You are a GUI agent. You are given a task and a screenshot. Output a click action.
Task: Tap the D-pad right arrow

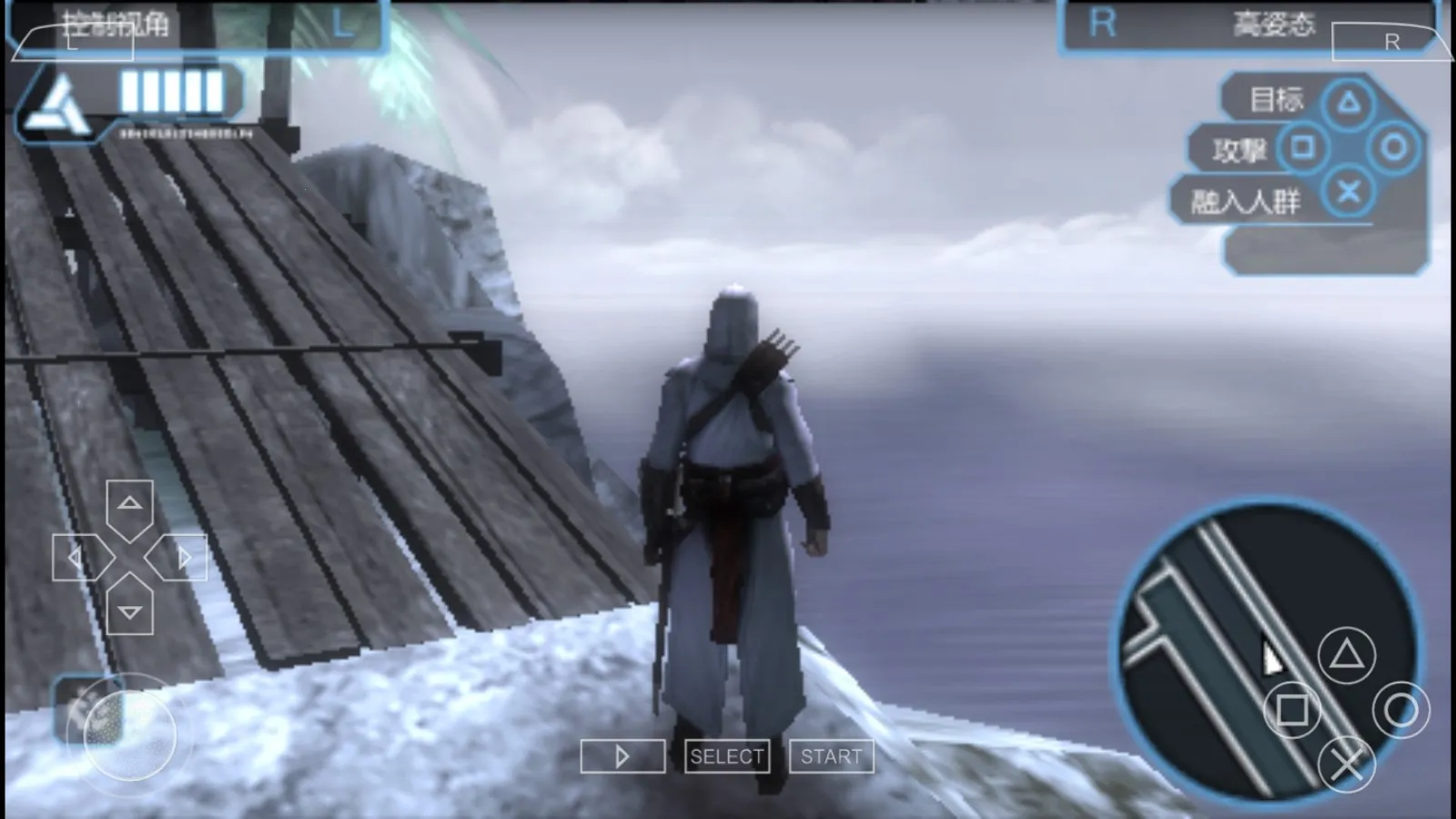183,557
